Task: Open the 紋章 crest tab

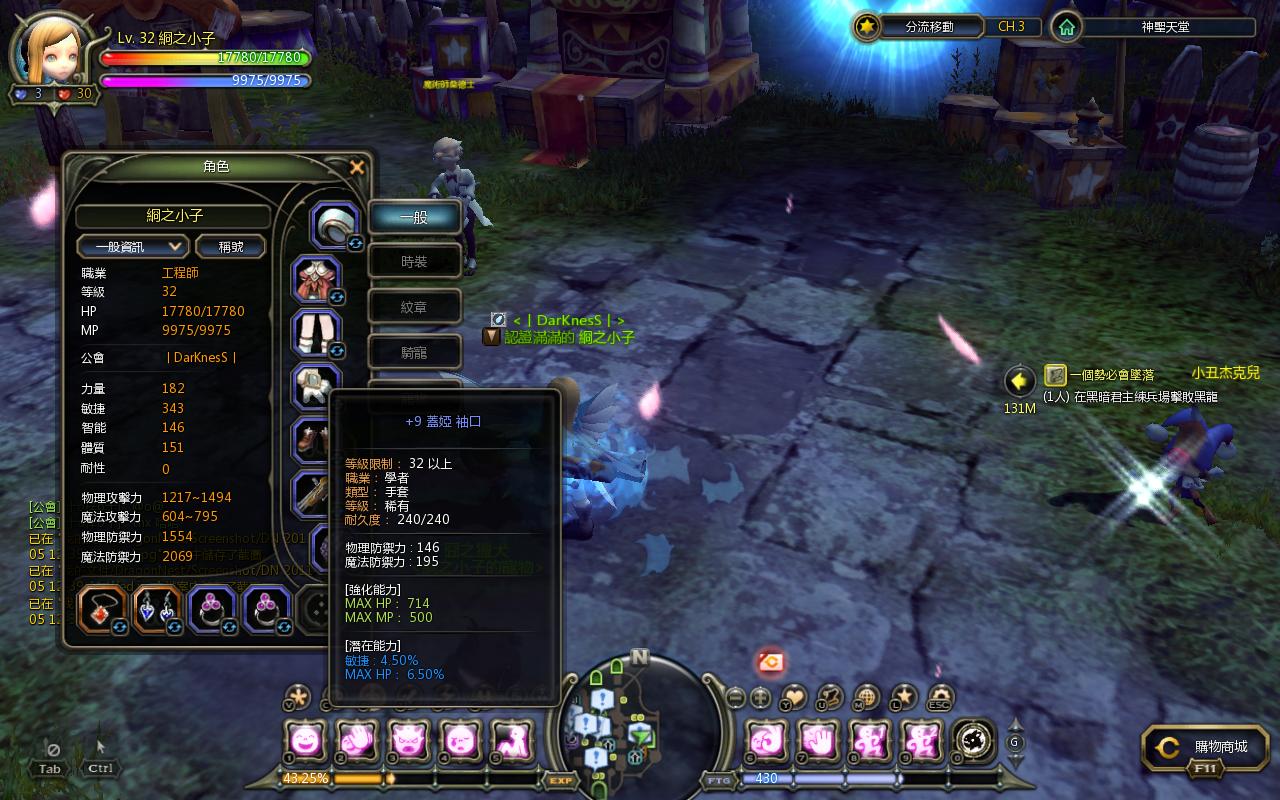Action: [415, 308]
